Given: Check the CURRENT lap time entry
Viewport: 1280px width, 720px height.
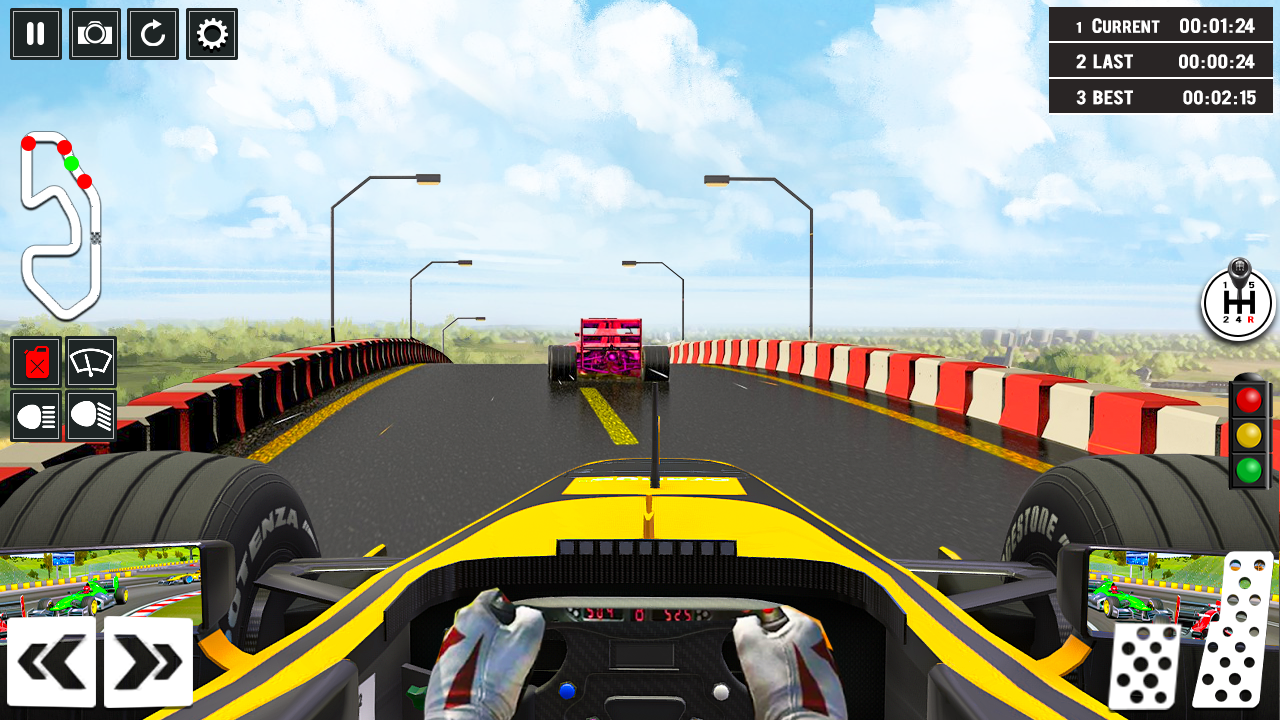Looking at the screenshot, I should coord(1160,26).
